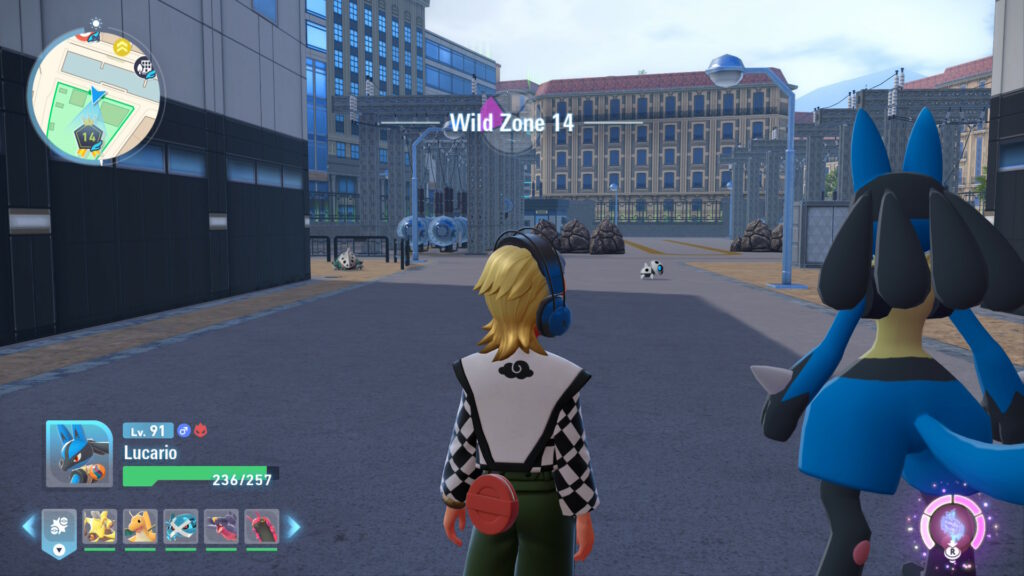Choose the Dragonite party slot
Image resolution: width=1024 pixels, height=576 pixels.
[x=140, y=526]
